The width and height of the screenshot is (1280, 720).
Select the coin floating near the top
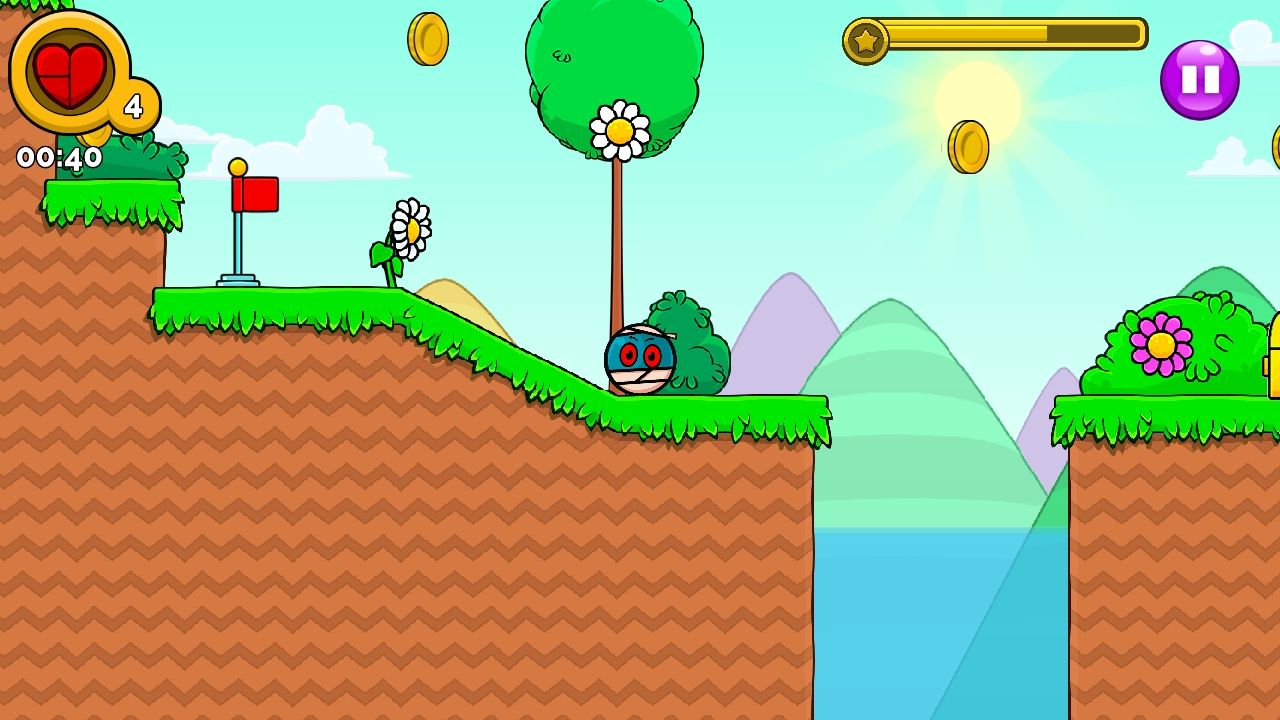point(428,36)
